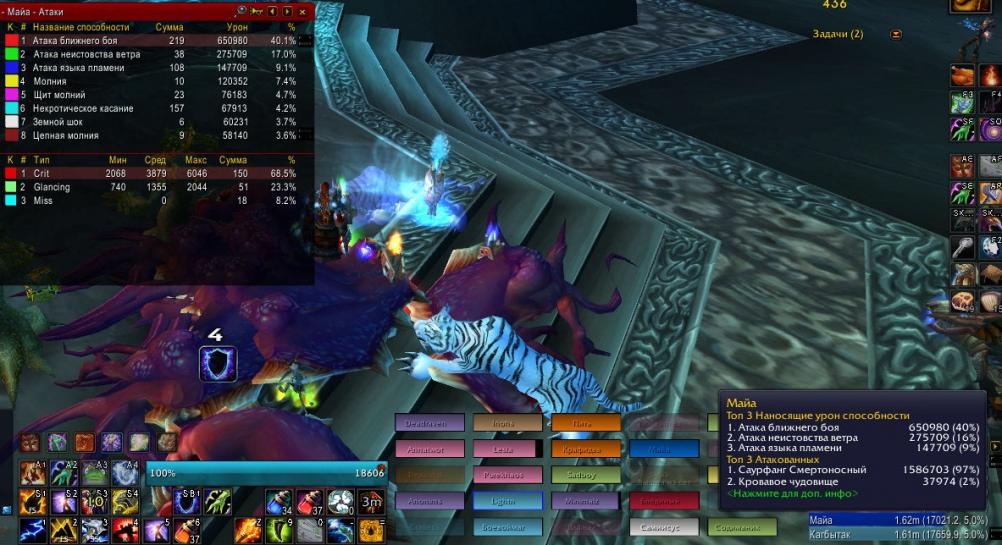Click Нажмите для доп. инфо link
This screenshot has width=1002, height=545.
tap(791, 493)
